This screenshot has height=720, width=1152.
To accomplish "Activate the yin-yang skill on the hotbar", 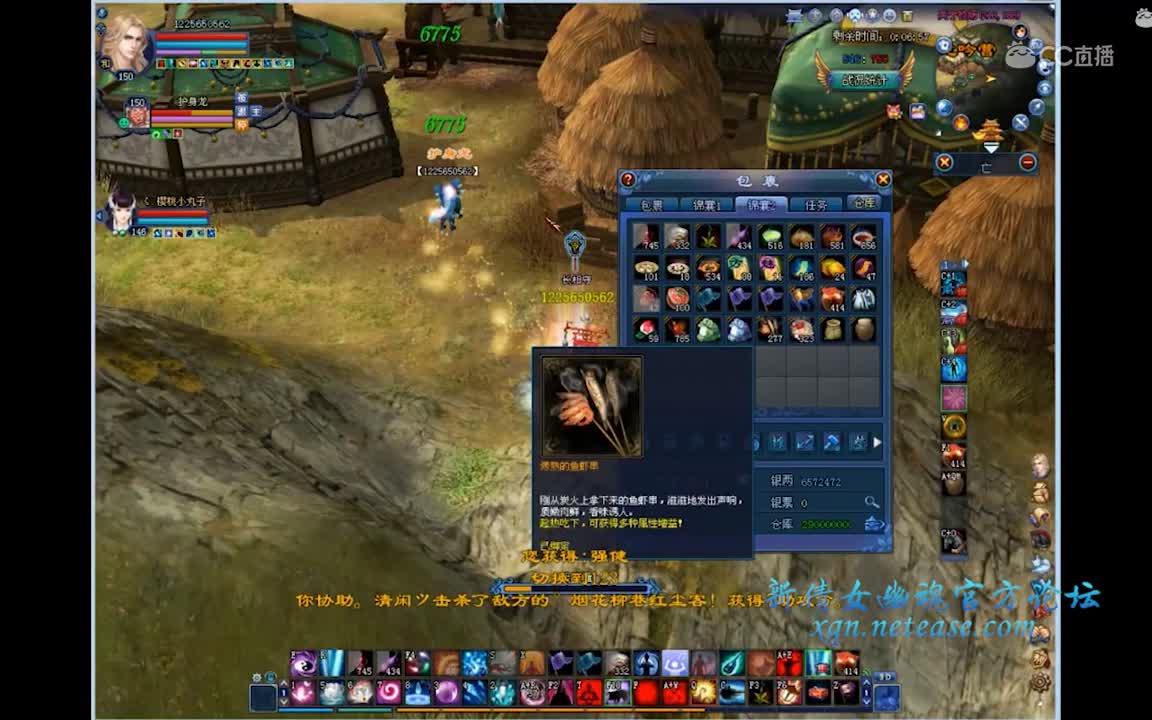I will pyautogui.click(x=304, y=663).
